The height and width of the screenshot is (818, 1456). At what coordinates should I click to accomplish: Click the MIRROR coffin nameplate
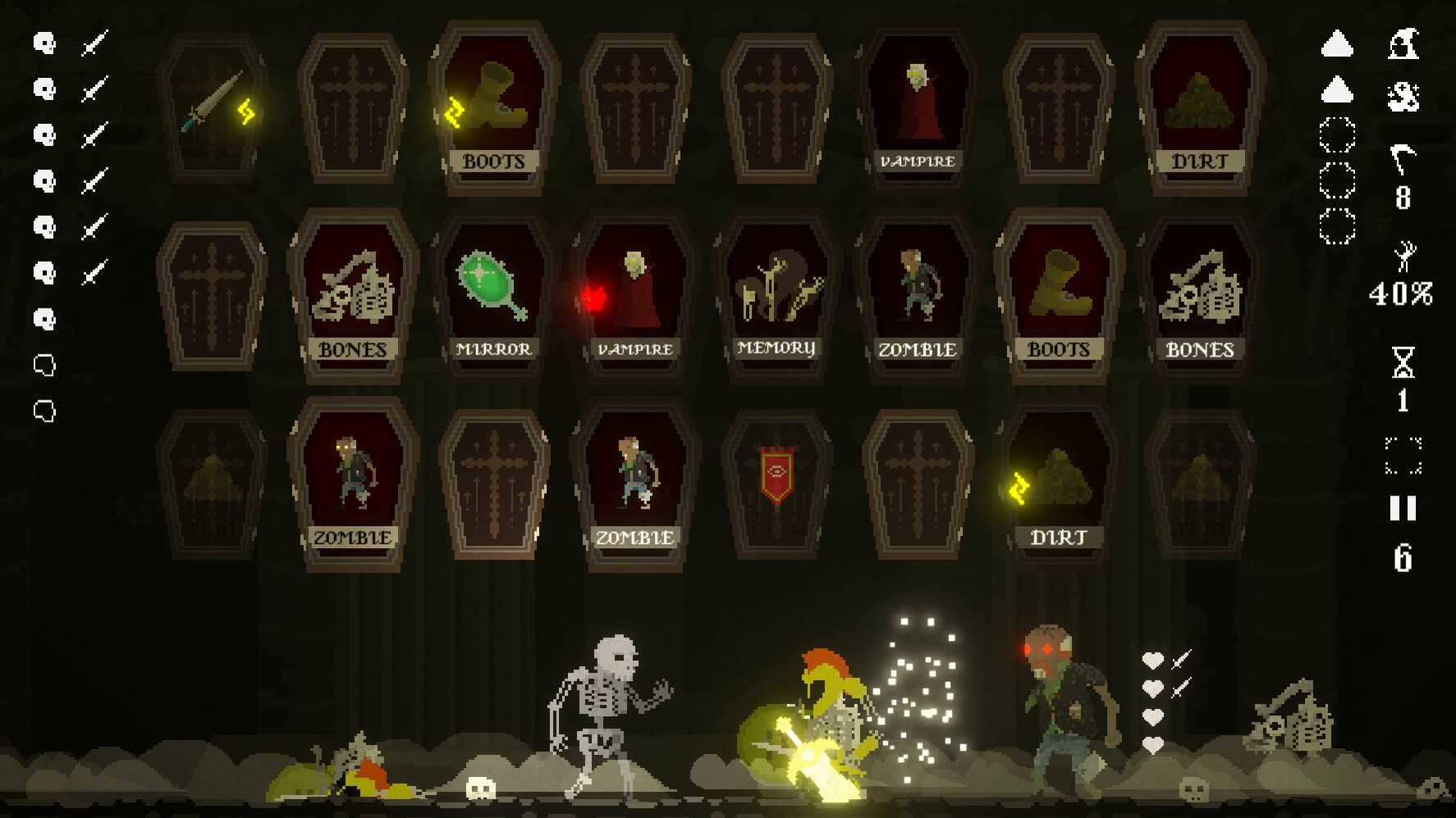pyautogui.click(x=493, y=349)
